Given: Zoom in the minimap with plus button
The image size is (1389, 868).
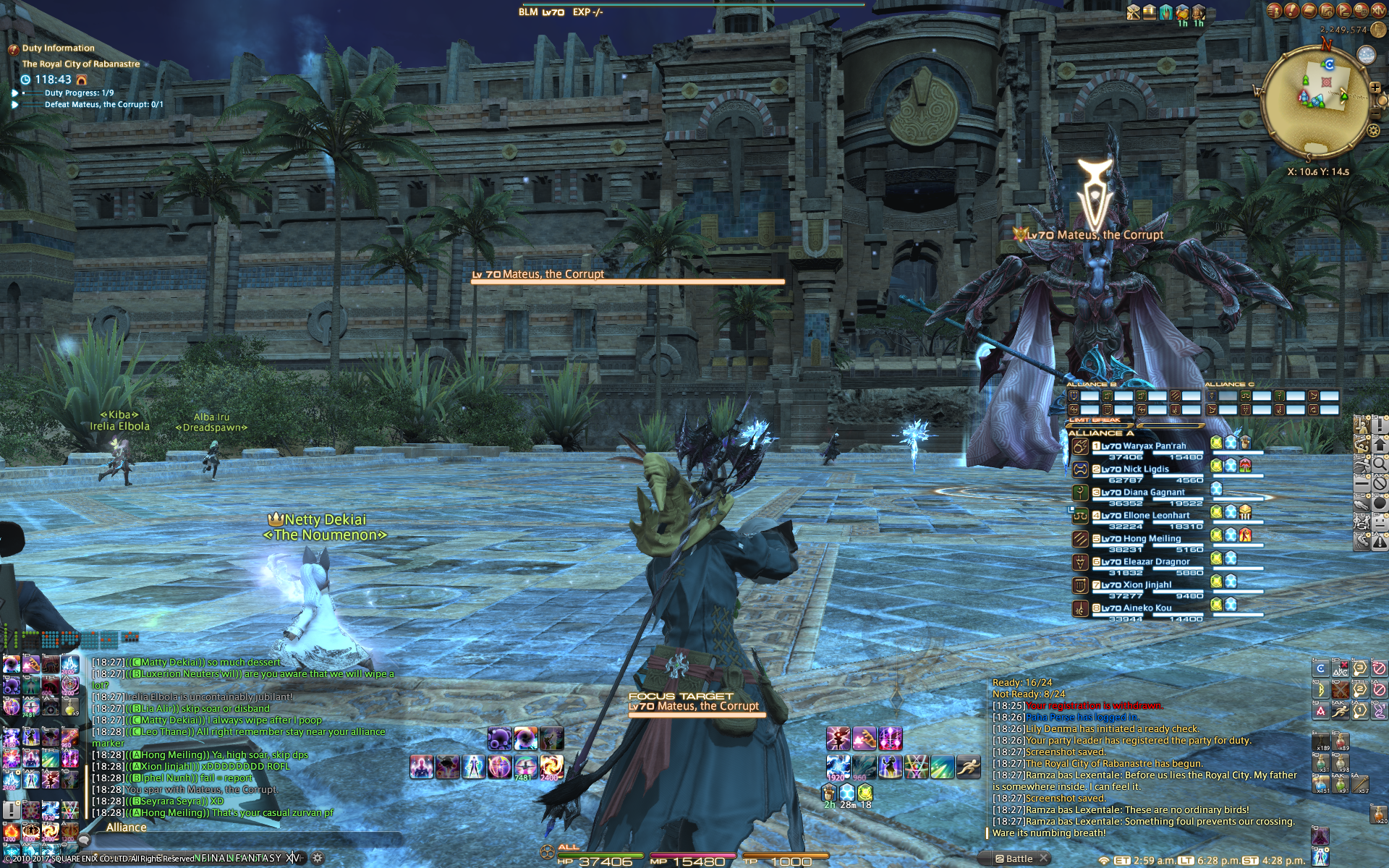Looking at the screenshot, I should click(x=1375, y=88).
